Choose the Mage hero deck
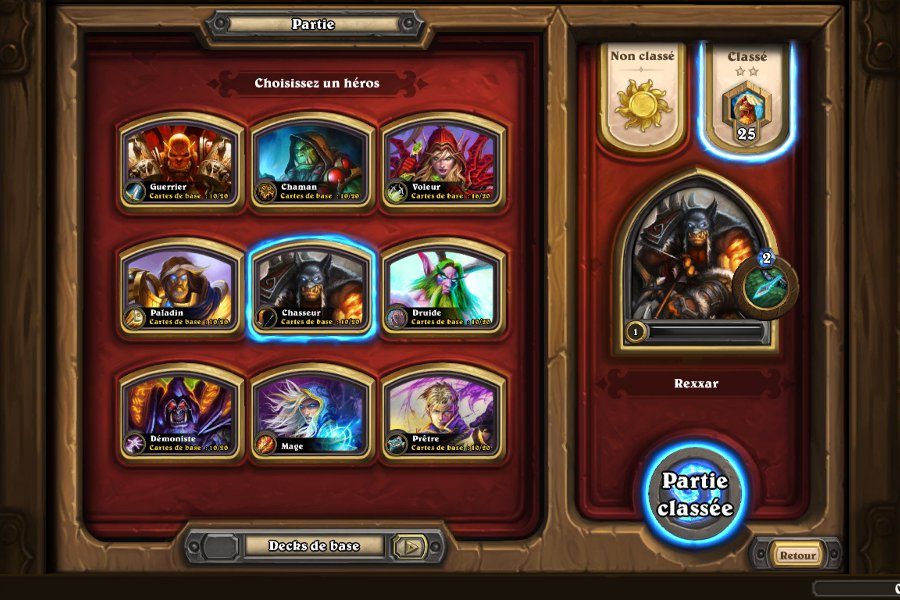This screenshot has height=600, width=900. [x=312, y=414]
